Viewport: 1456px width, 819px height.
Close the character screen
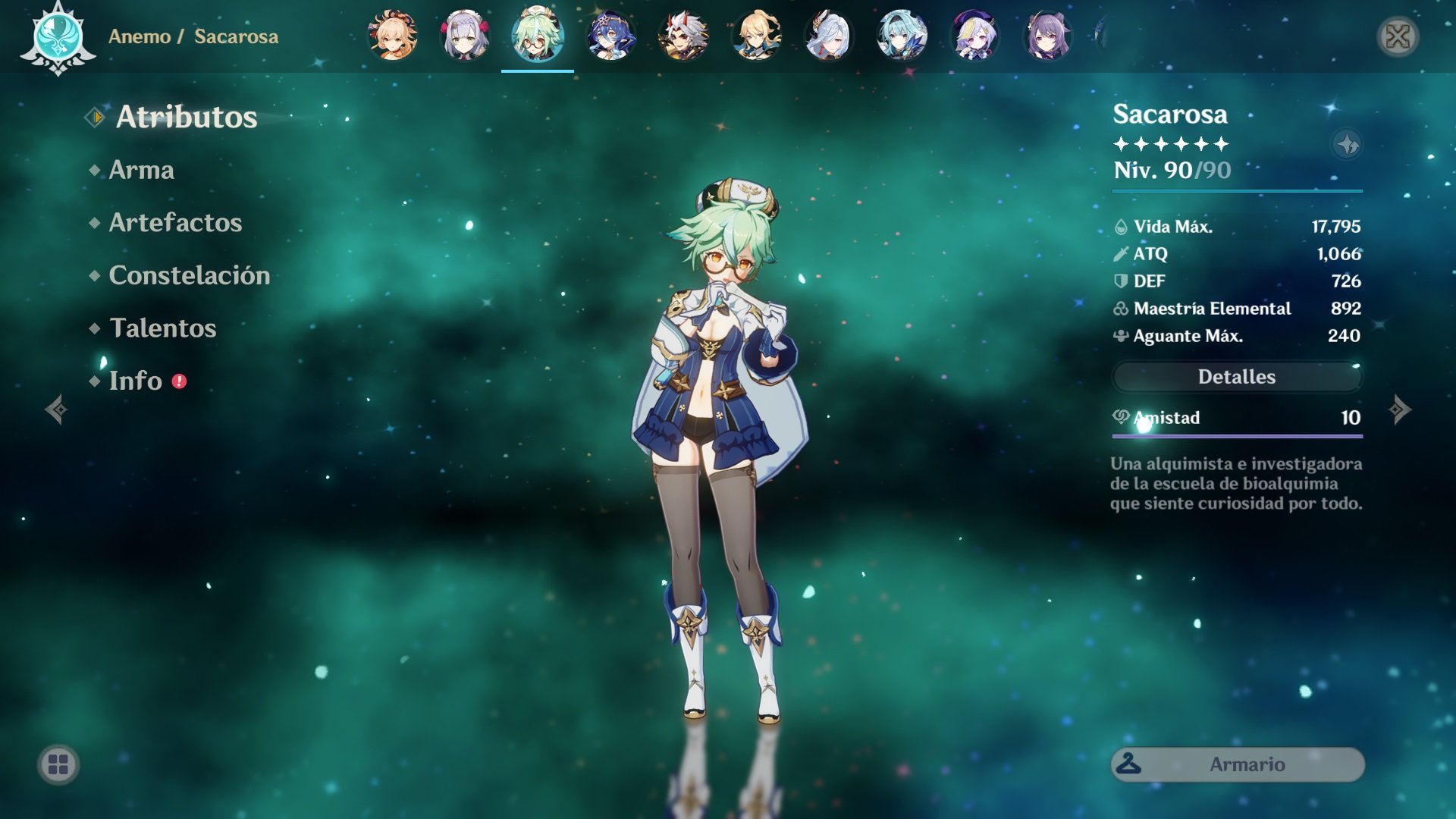pyautogui.click(x=1398, y=36)
